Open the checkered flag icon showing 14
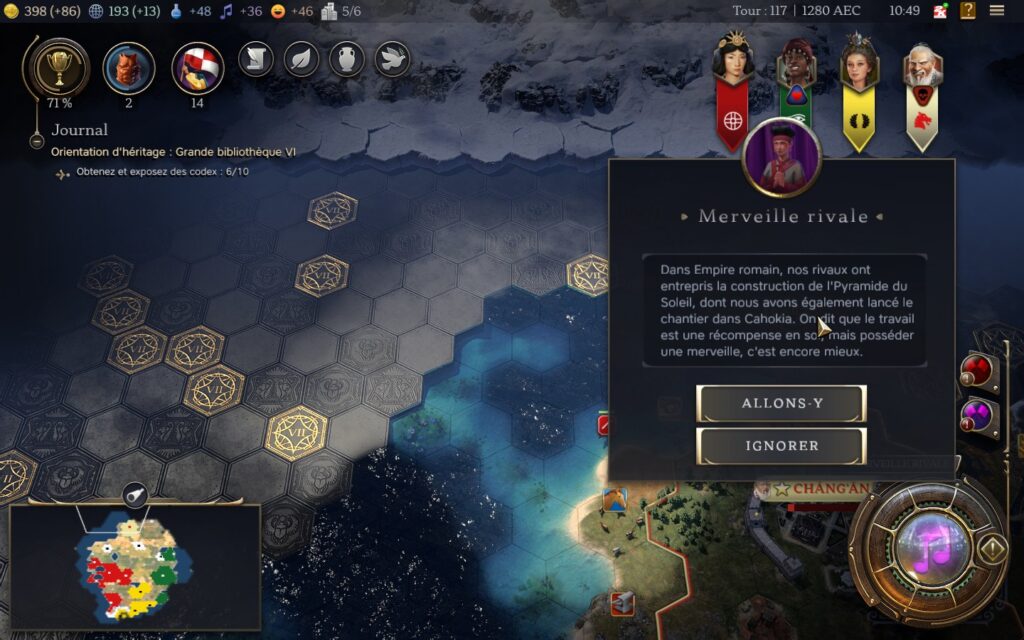The height and width of the screenshot is (640, 1024). [x=197, y=67]
